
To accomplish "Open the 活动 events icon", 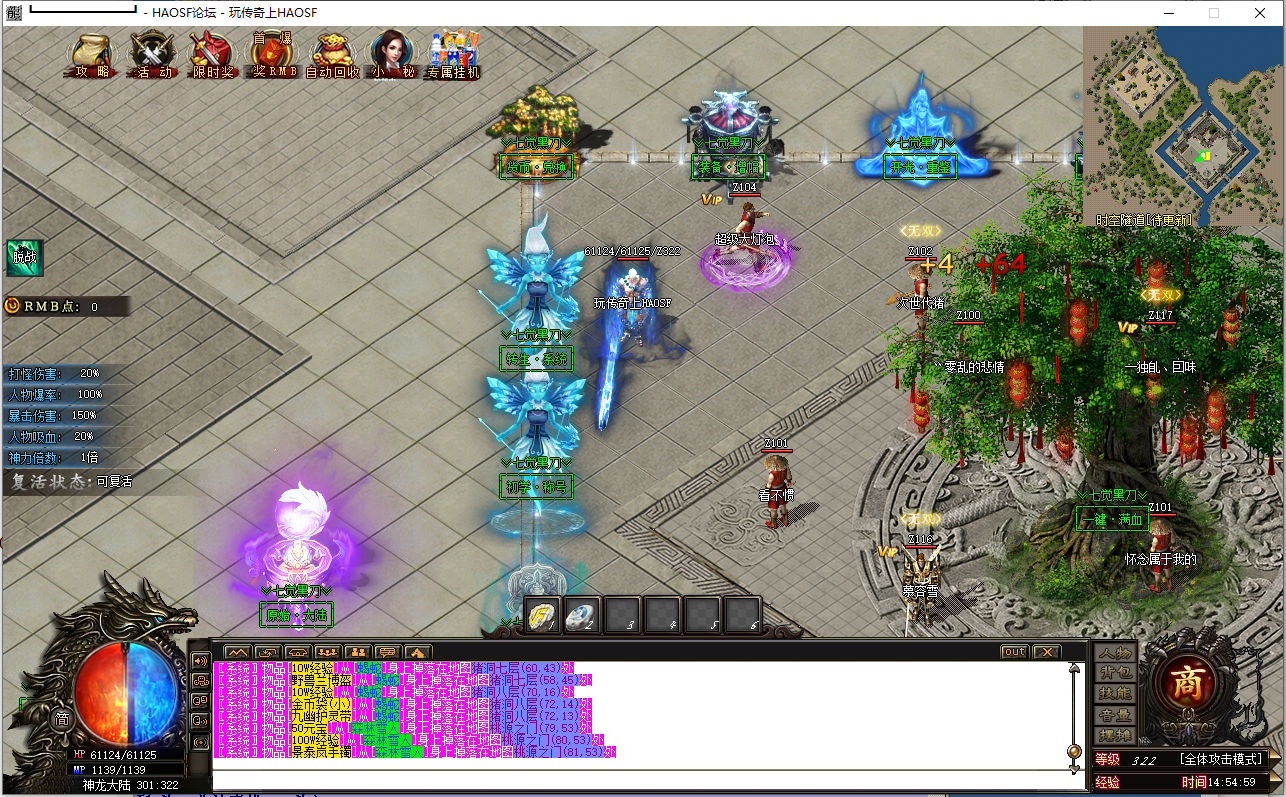I will point(153,56).
